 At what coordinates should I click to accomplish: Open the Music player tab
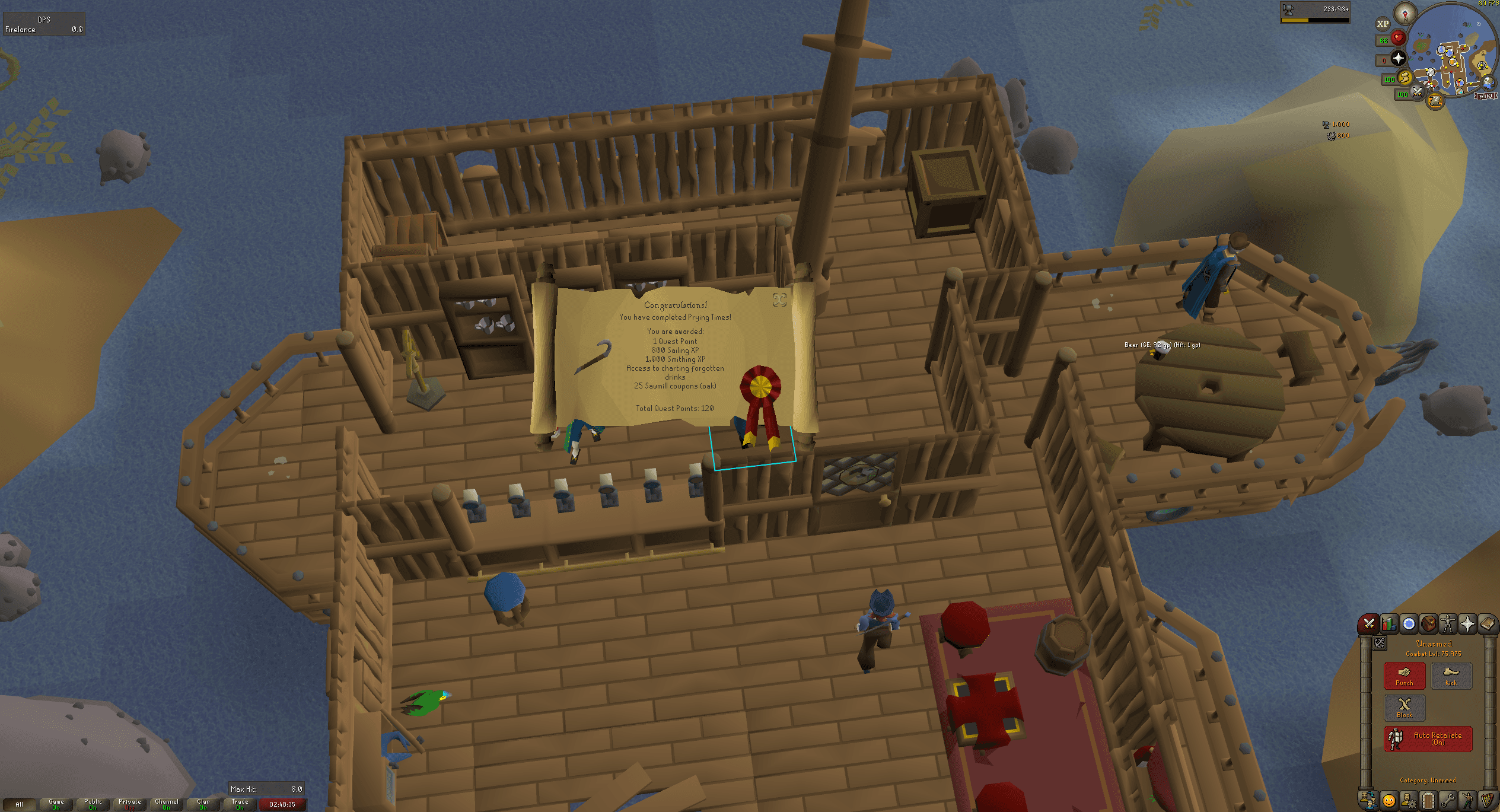point(1486,799)
